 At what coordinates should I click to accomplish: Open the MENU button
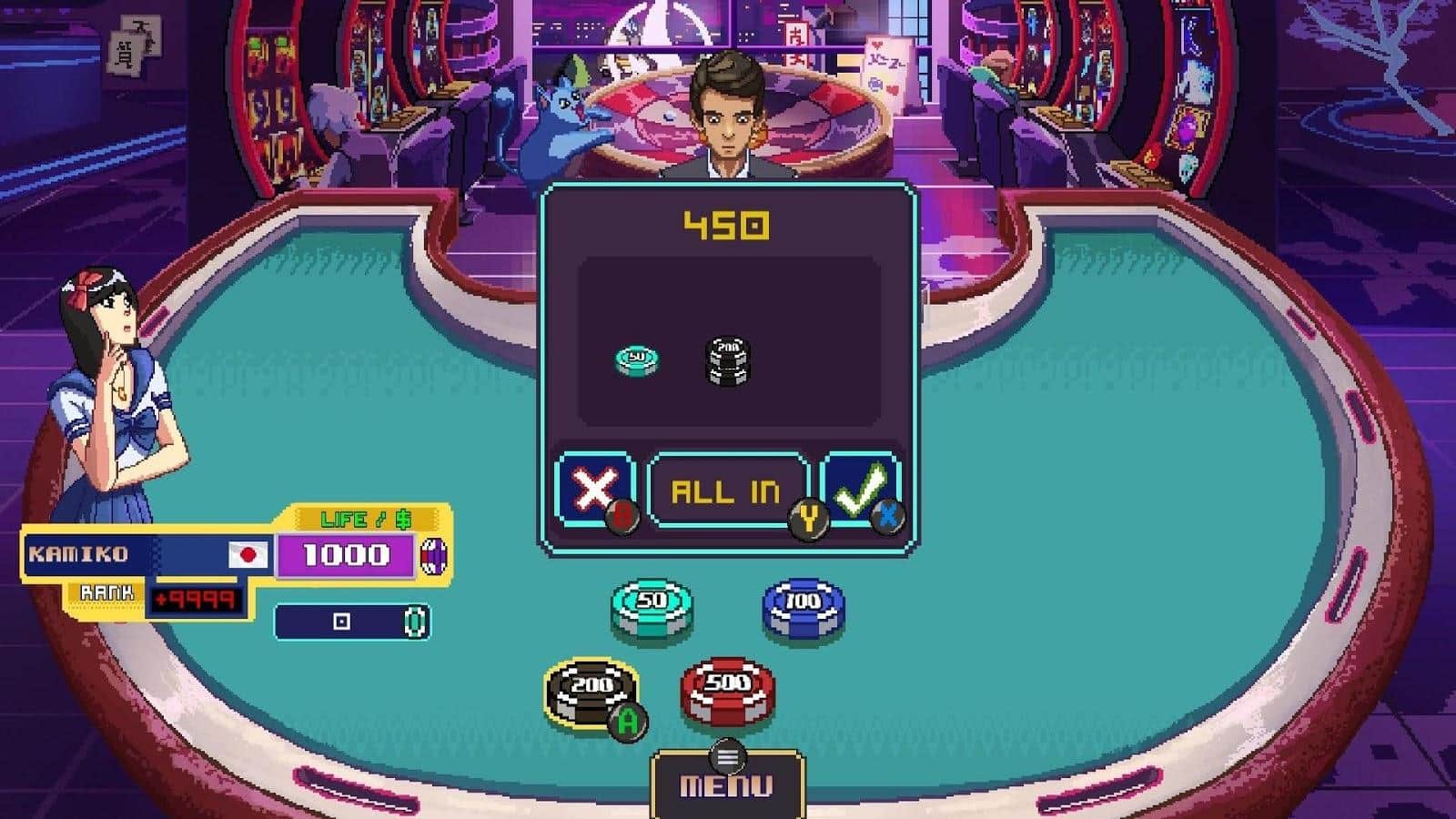tap(727, 784)
